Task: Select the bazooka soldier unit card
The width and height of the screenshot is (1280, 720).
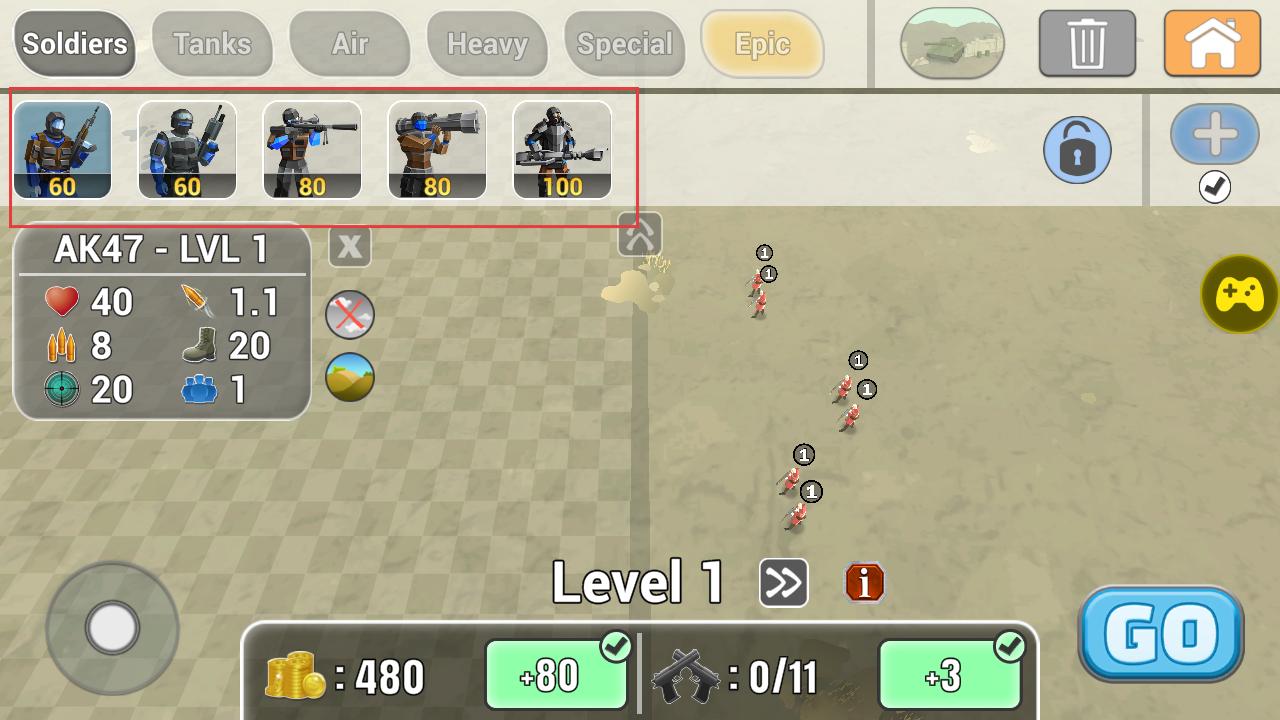Action: pos(437,150)
